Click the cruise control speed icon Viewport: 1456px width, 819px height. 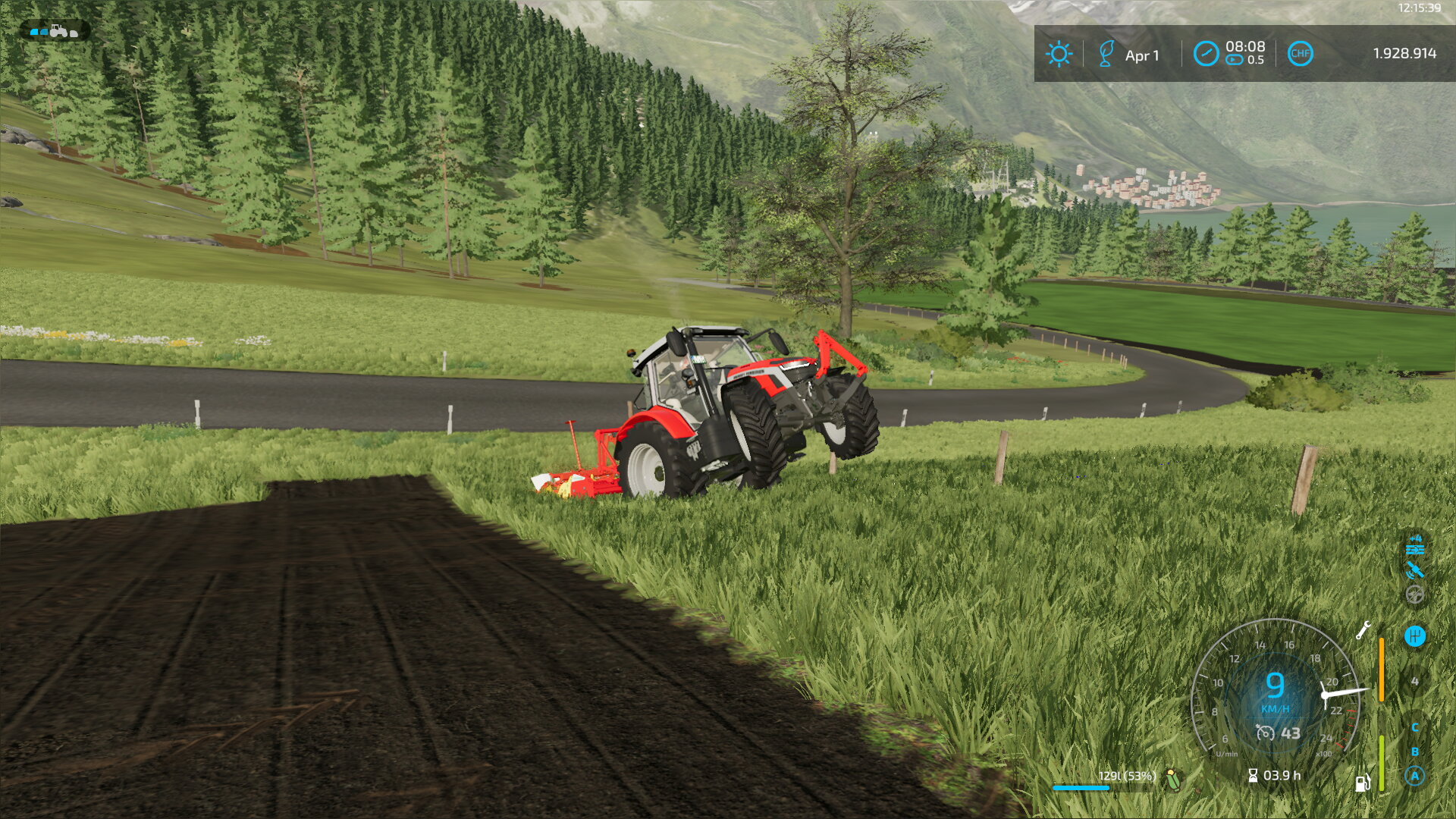pos(1265,733)
